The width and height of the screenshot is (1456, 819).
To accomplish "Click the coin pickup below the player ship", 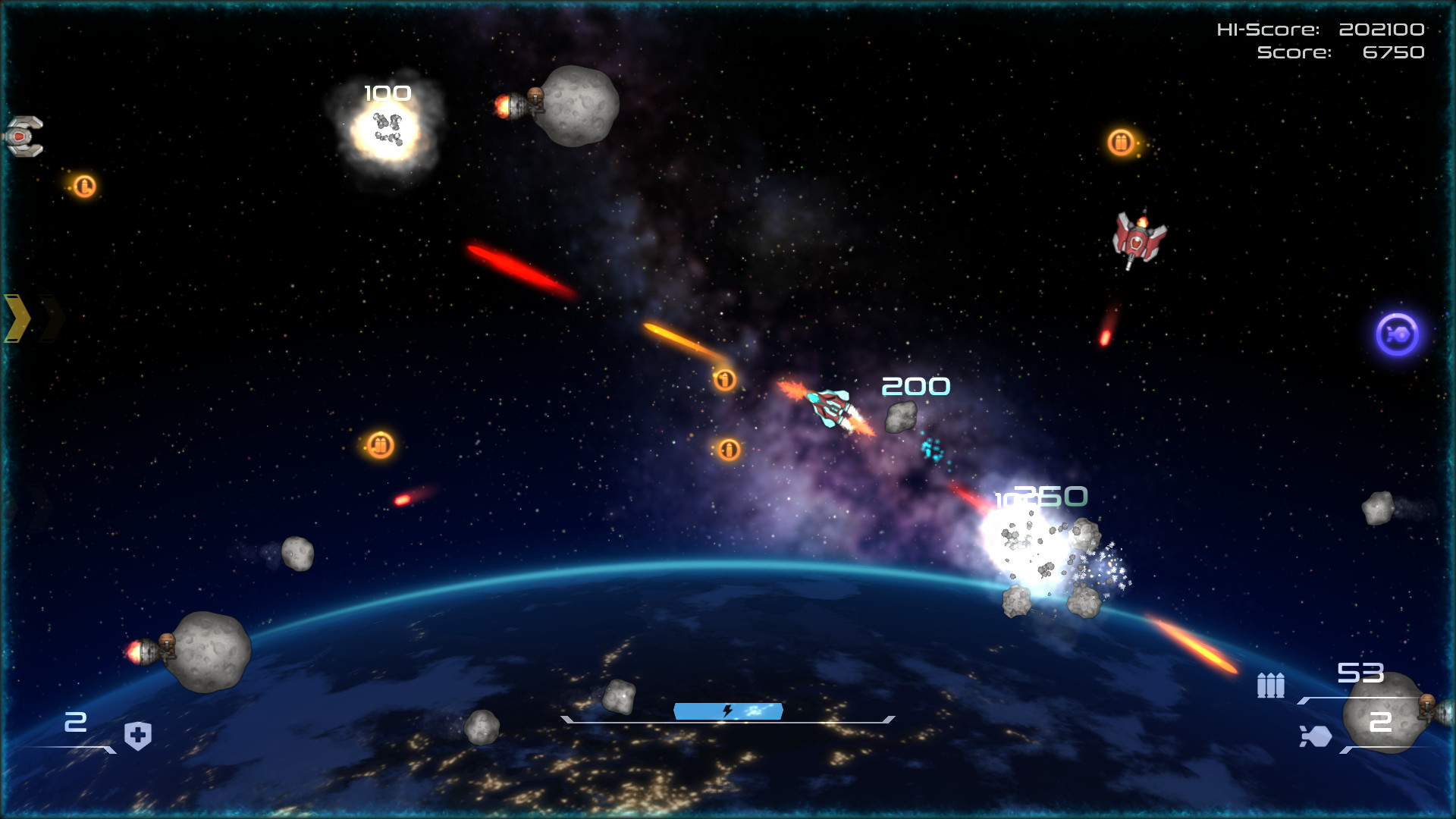I will (x=728, y=449).
